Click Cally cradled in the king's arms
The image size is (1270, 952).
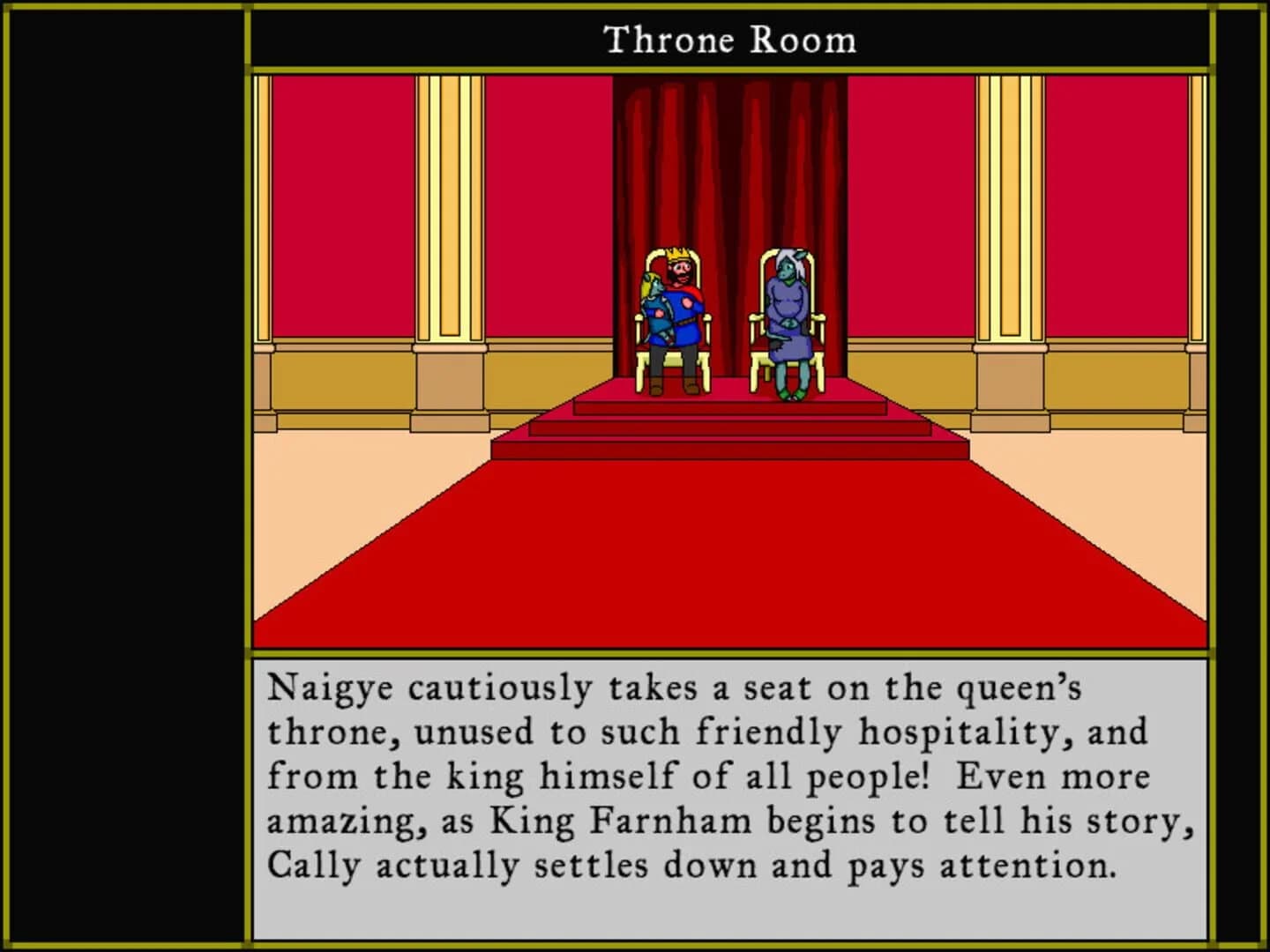coord(654,309)
